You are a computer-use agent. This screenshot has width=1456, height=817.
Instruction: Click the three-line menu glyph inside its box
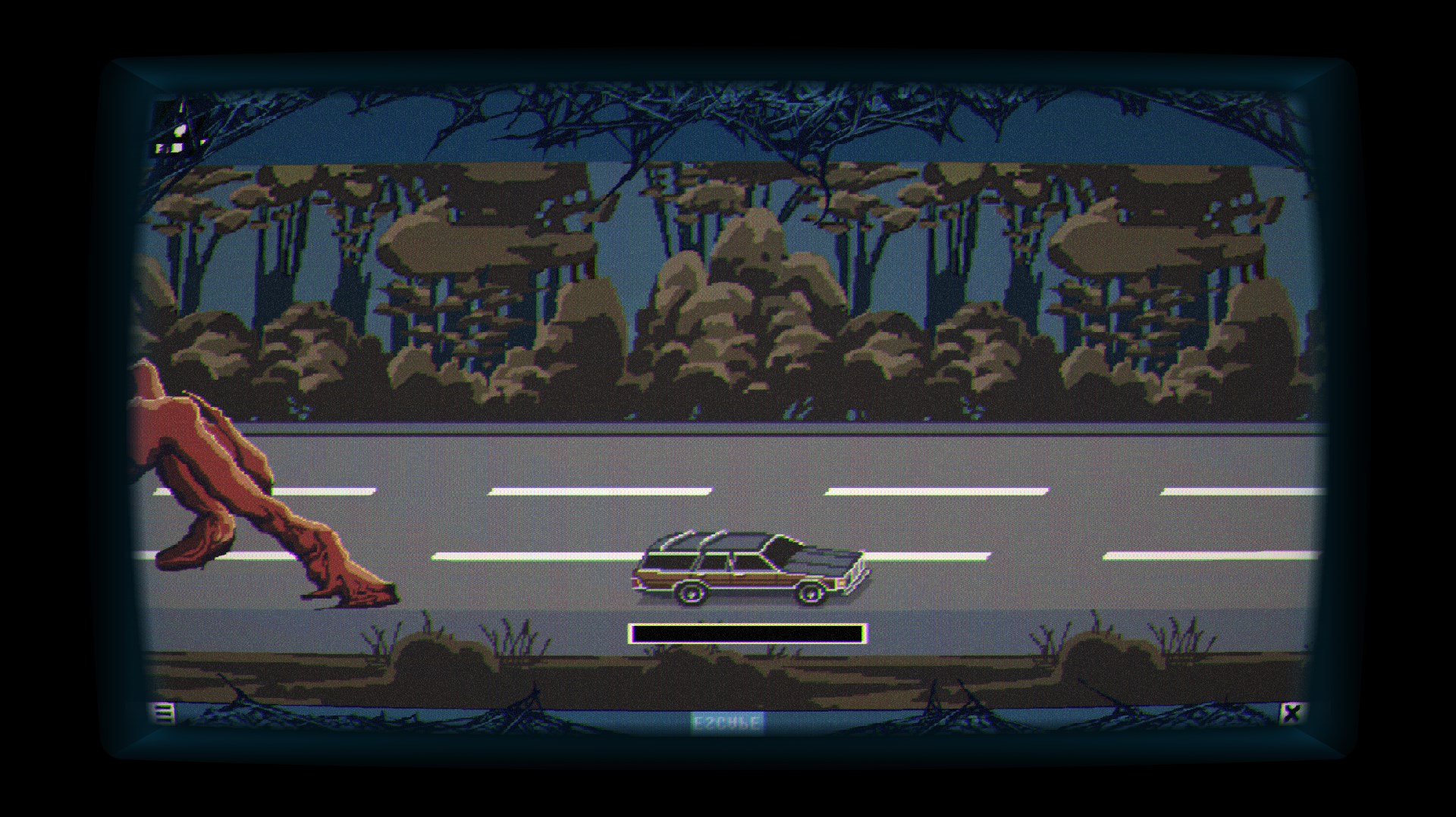click(162, 713)
